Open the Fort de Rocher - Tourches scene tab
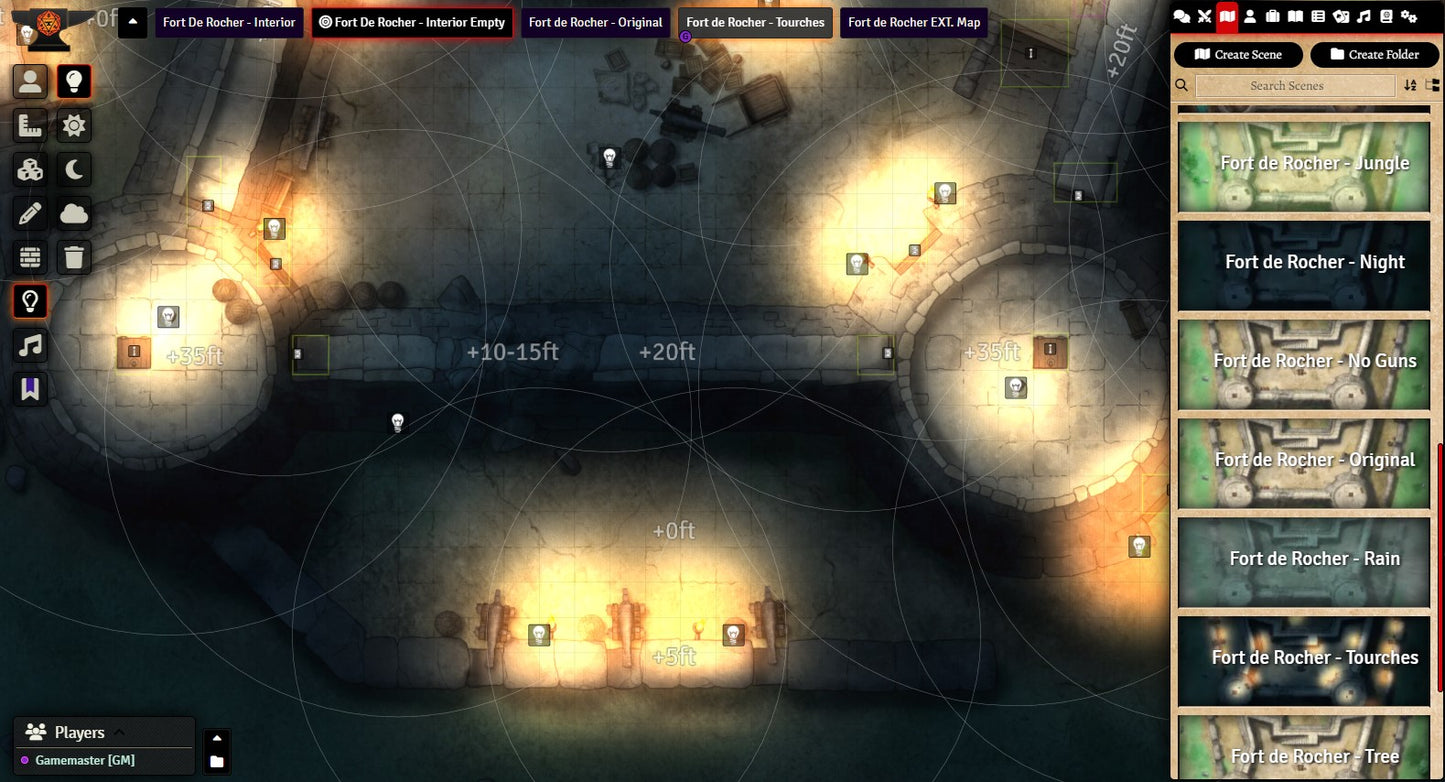The height and width of the screenshot is (782, 1445). coord(755,22)
